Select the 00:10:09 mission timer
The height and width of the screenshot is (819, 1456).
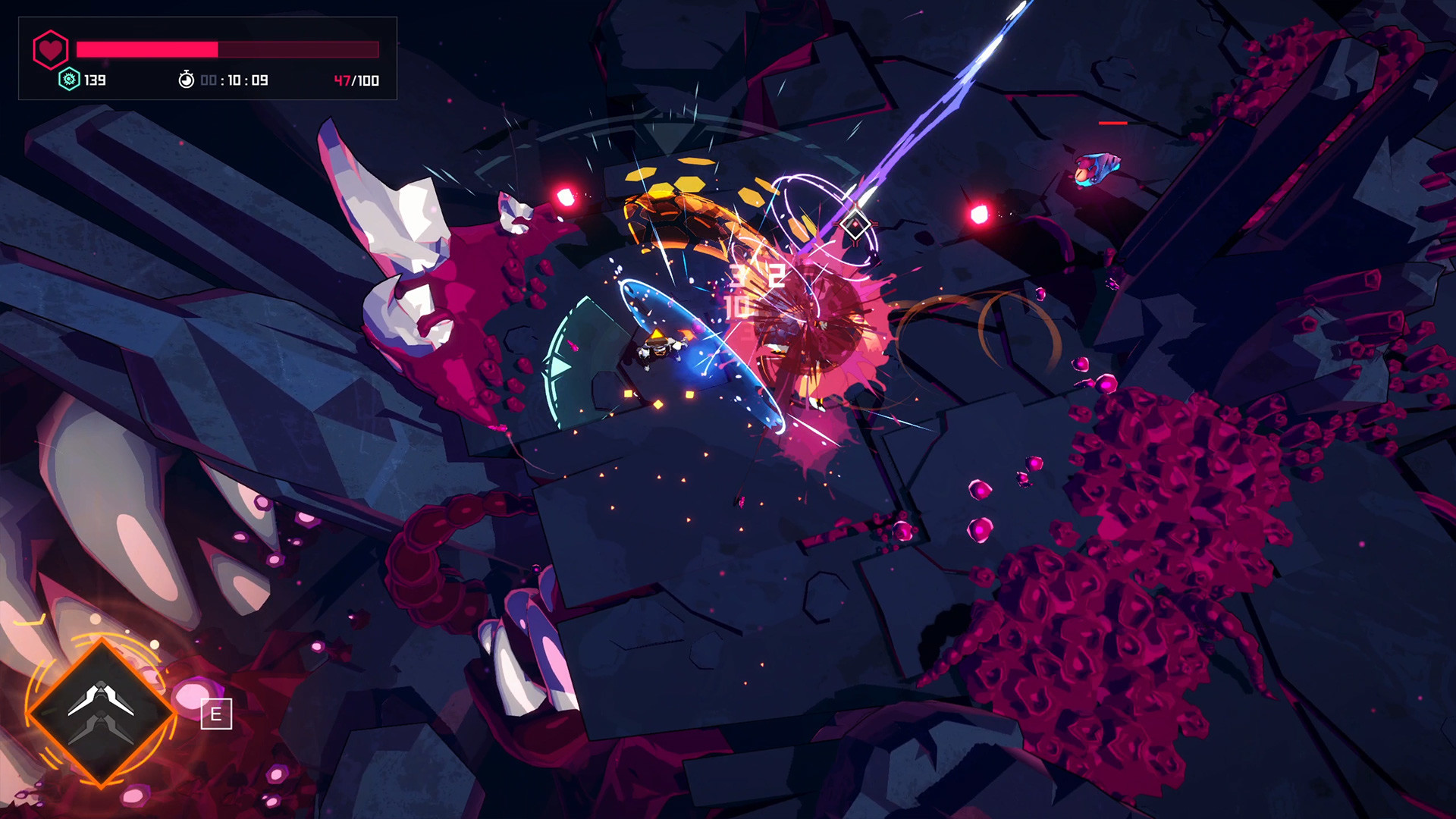(x=235, y=79)
